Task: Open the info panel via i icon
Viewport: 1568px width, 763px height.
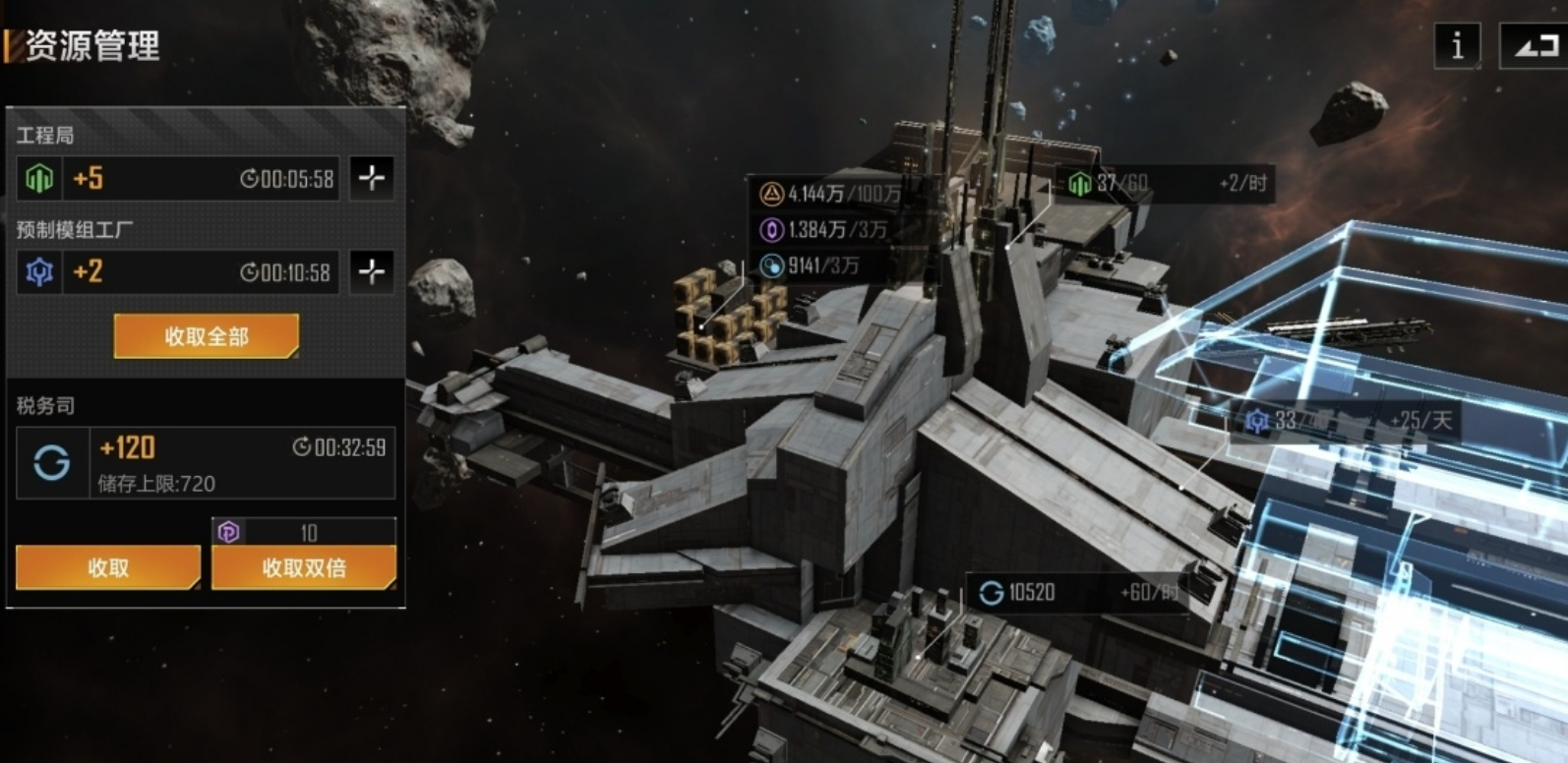Action: 1457,45
